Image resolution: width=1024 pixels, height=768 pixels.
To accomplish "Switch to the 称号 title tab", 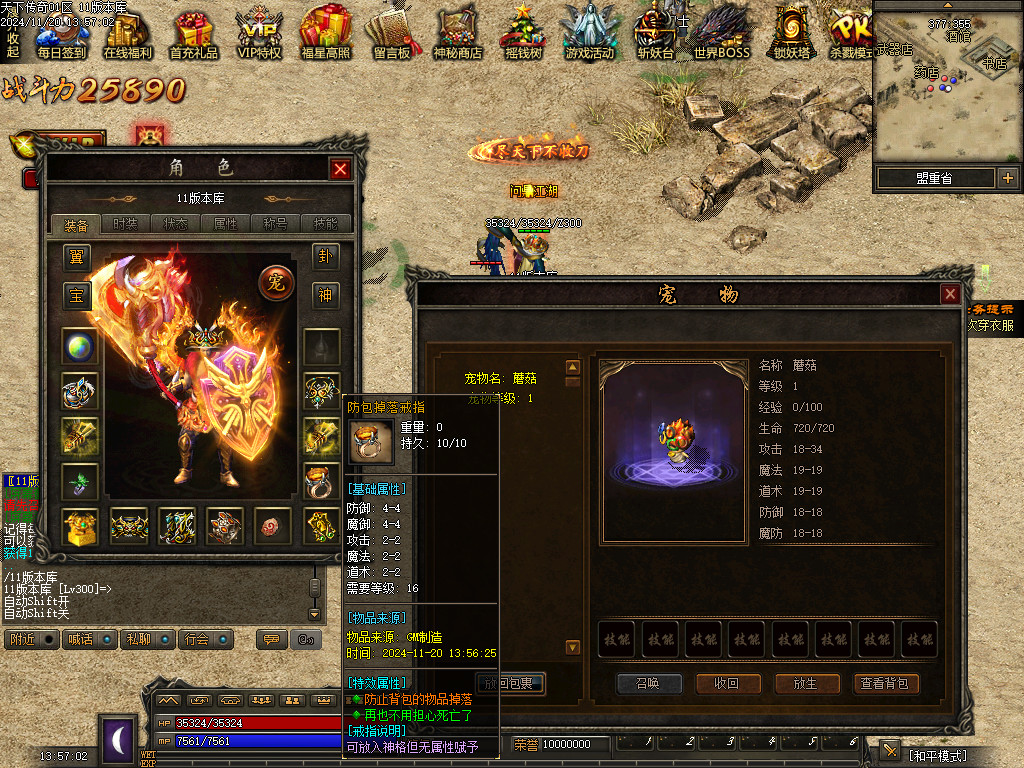I will pos(276,224).
